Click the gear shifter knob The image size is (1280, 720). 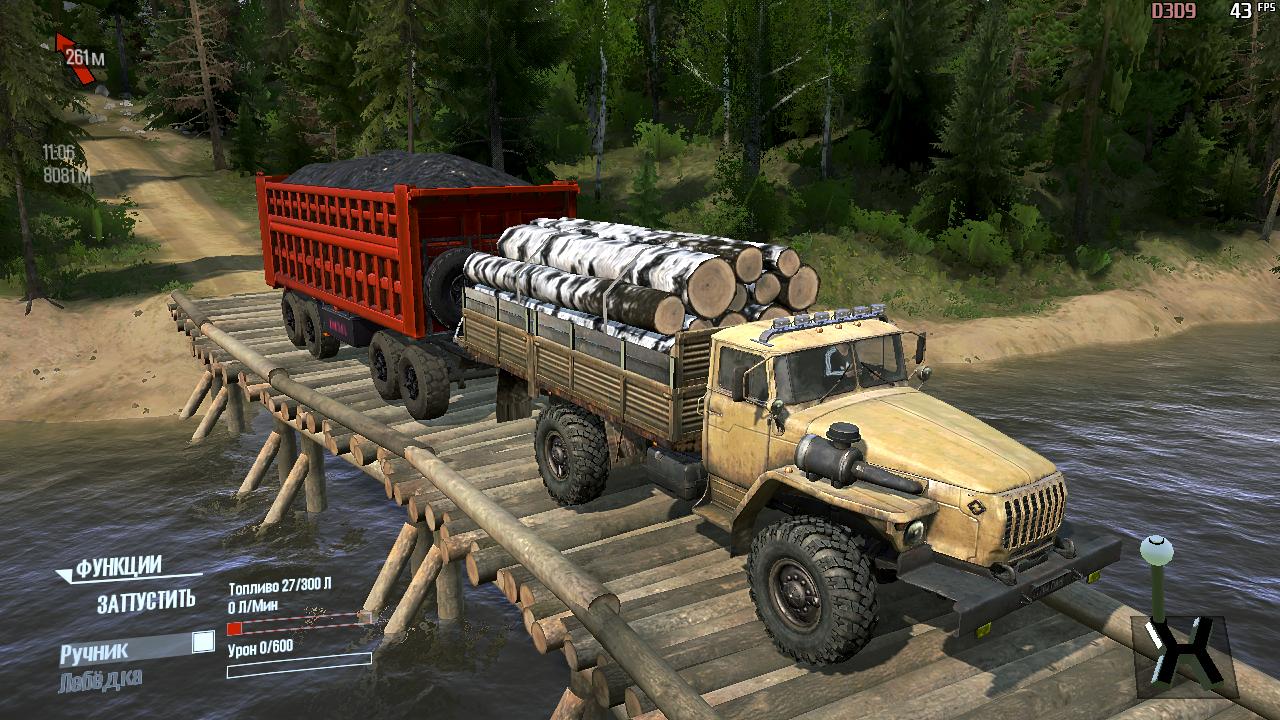[1157, 549]
